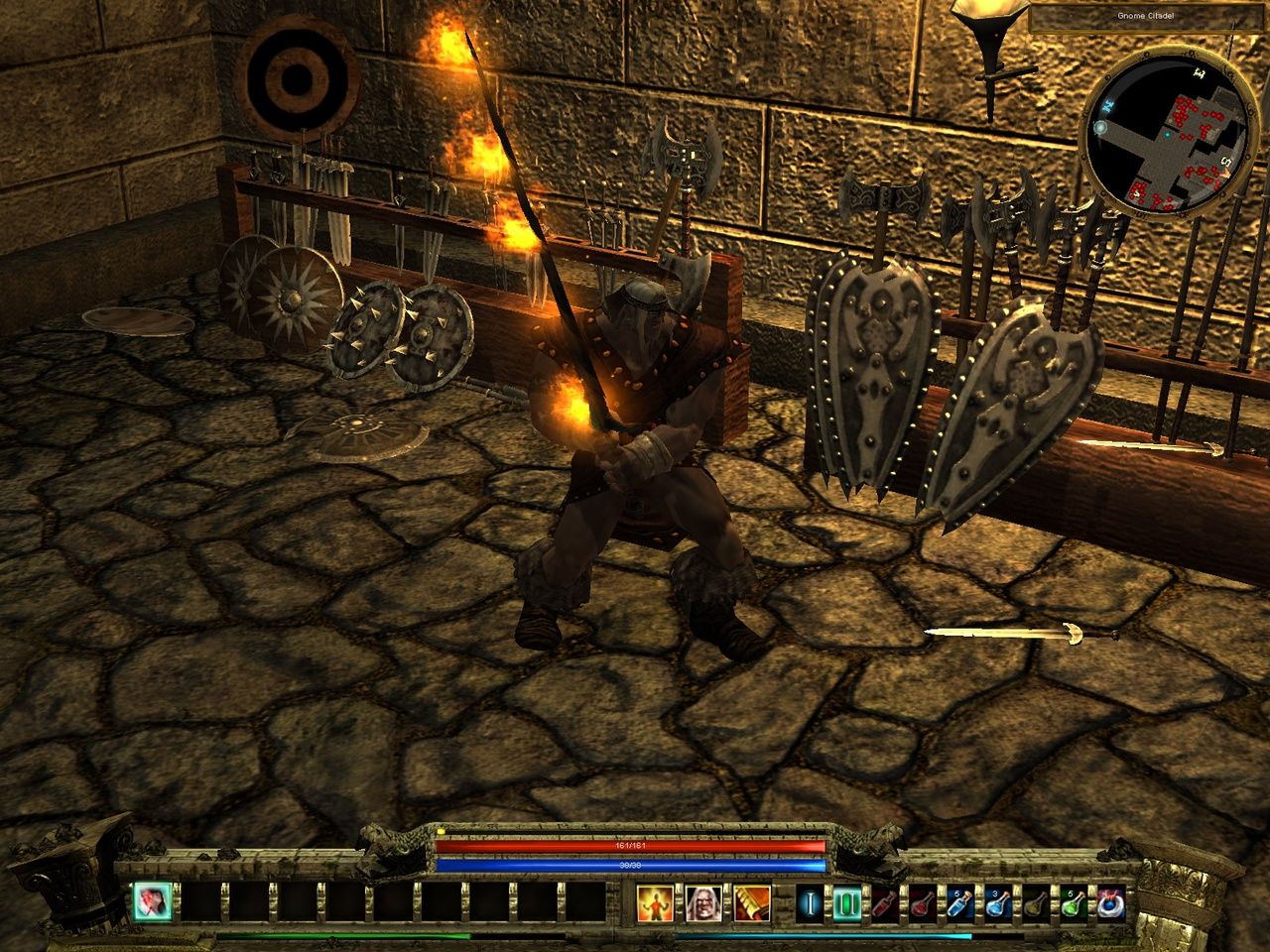Viewport: 1270px width, 952px height.
Task: Click the glowing orb on the minimap rim
Action: click(x=1101, y=127)
